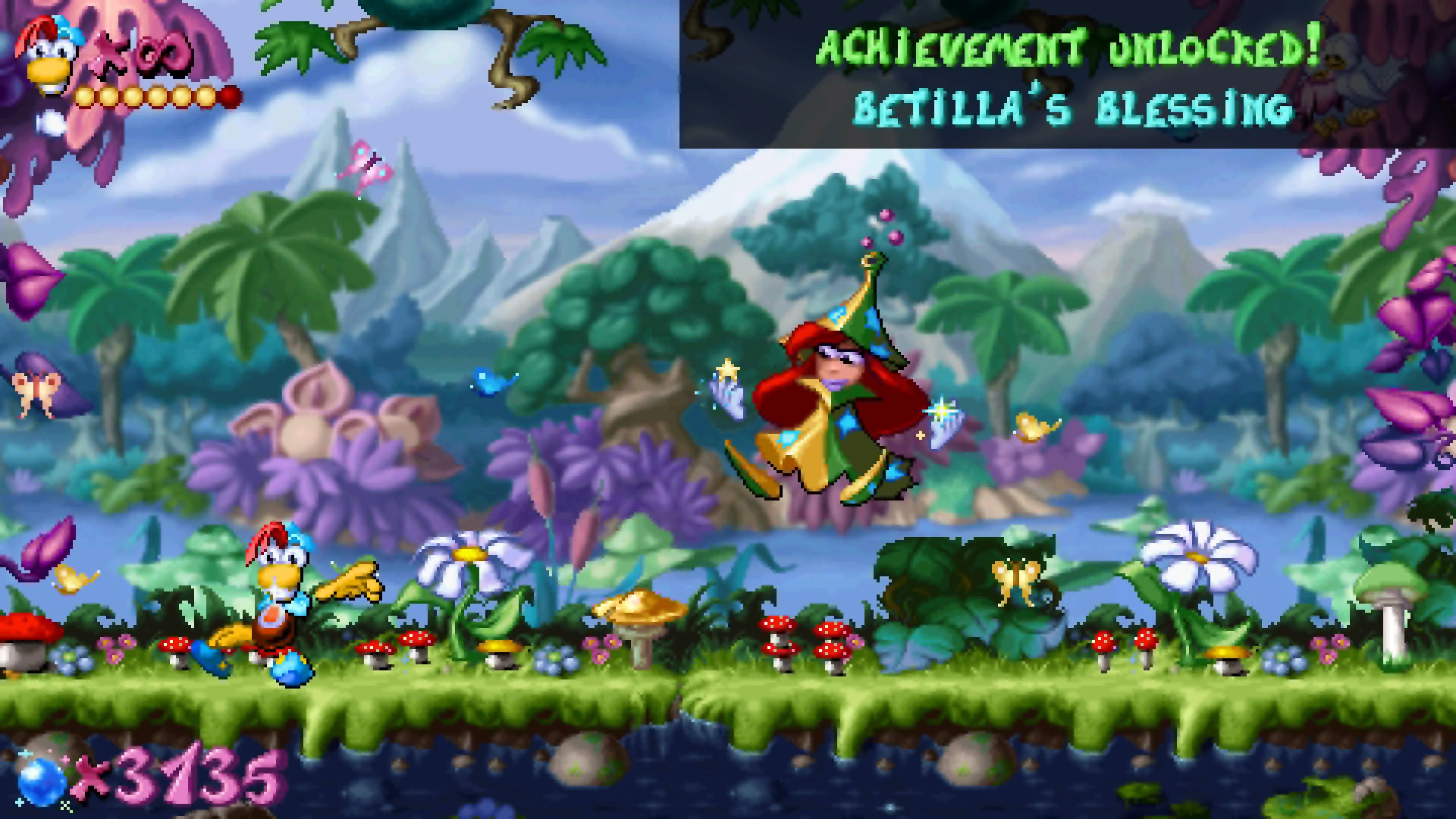Click the blue ting orb icon

[42, 781]
